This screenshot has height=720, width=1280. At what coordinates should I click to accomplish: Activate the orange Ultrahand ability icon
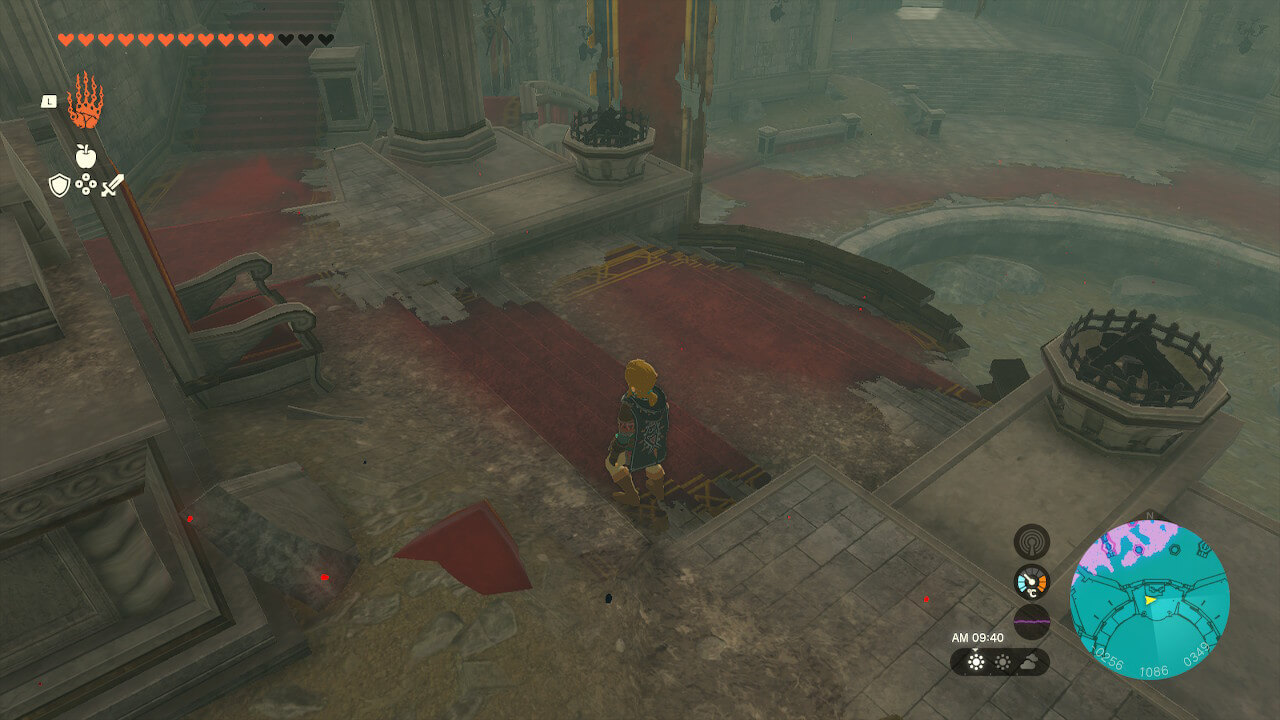click(85, 101)
